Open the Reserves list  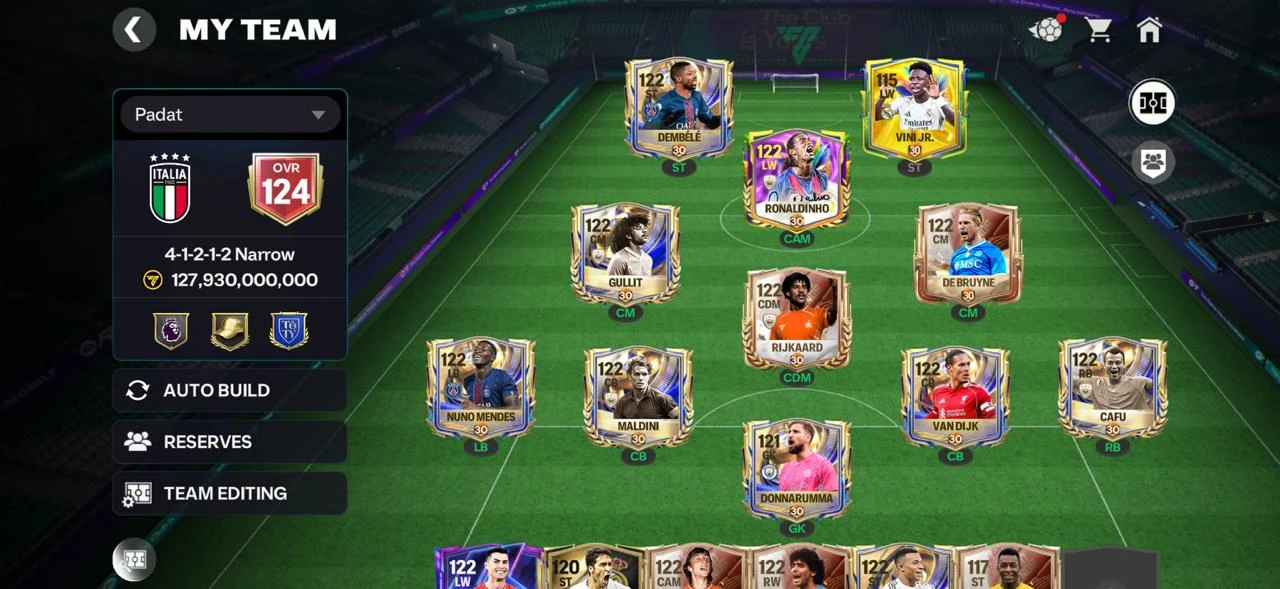click(230, 441)
